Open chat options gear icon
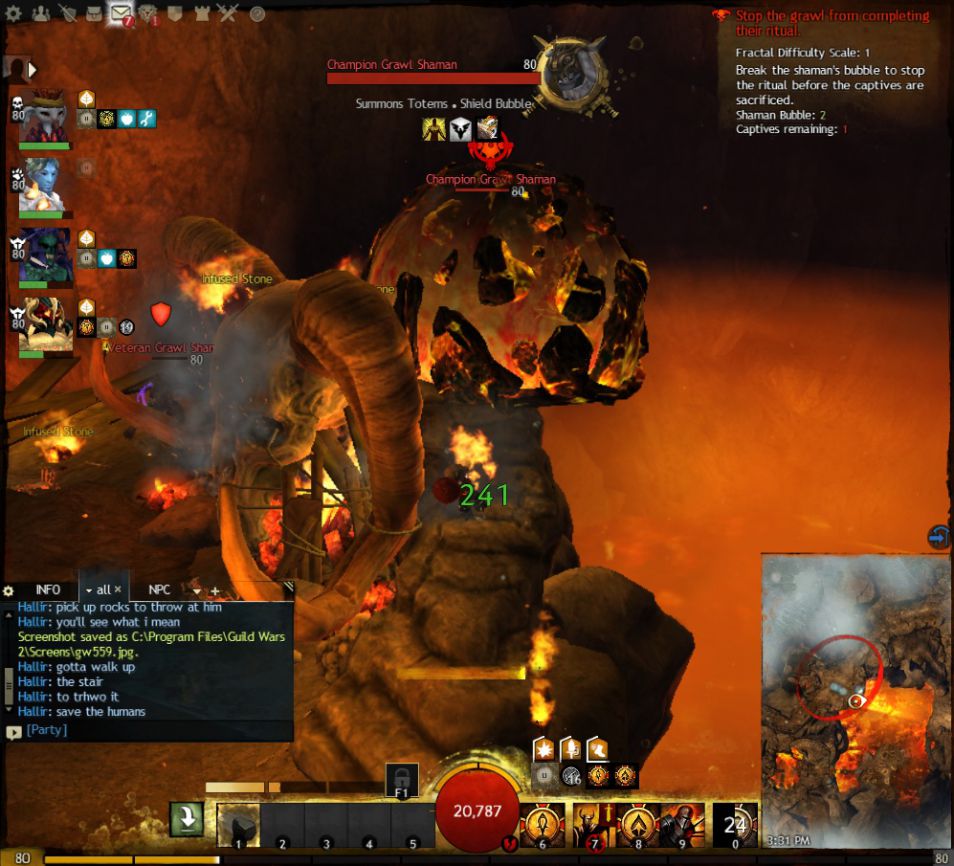Viewport: 954px width, 866px height. 9,591
